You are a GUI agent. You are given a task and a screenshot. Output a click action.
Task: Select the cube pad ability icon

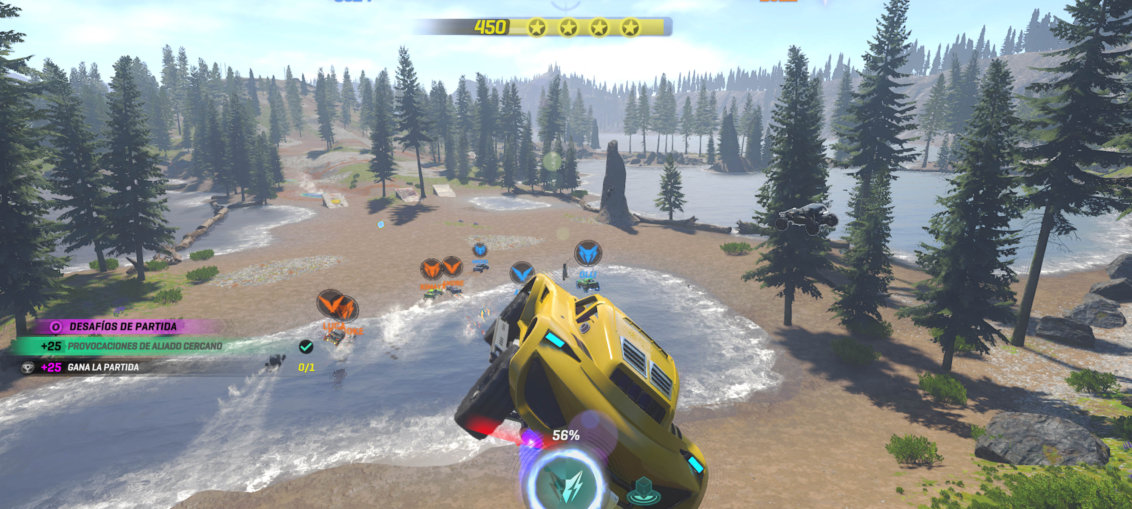pyautogui.click(x=643, y=491)
